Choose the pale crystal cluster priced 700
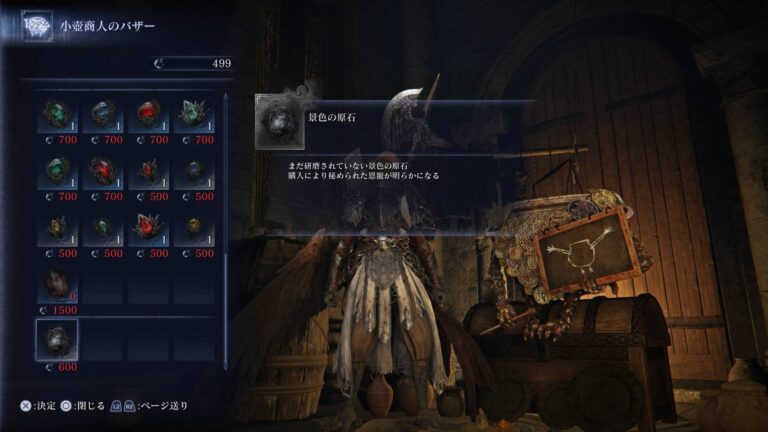Viewport: 768px width, 432px height. click(192, 114)
